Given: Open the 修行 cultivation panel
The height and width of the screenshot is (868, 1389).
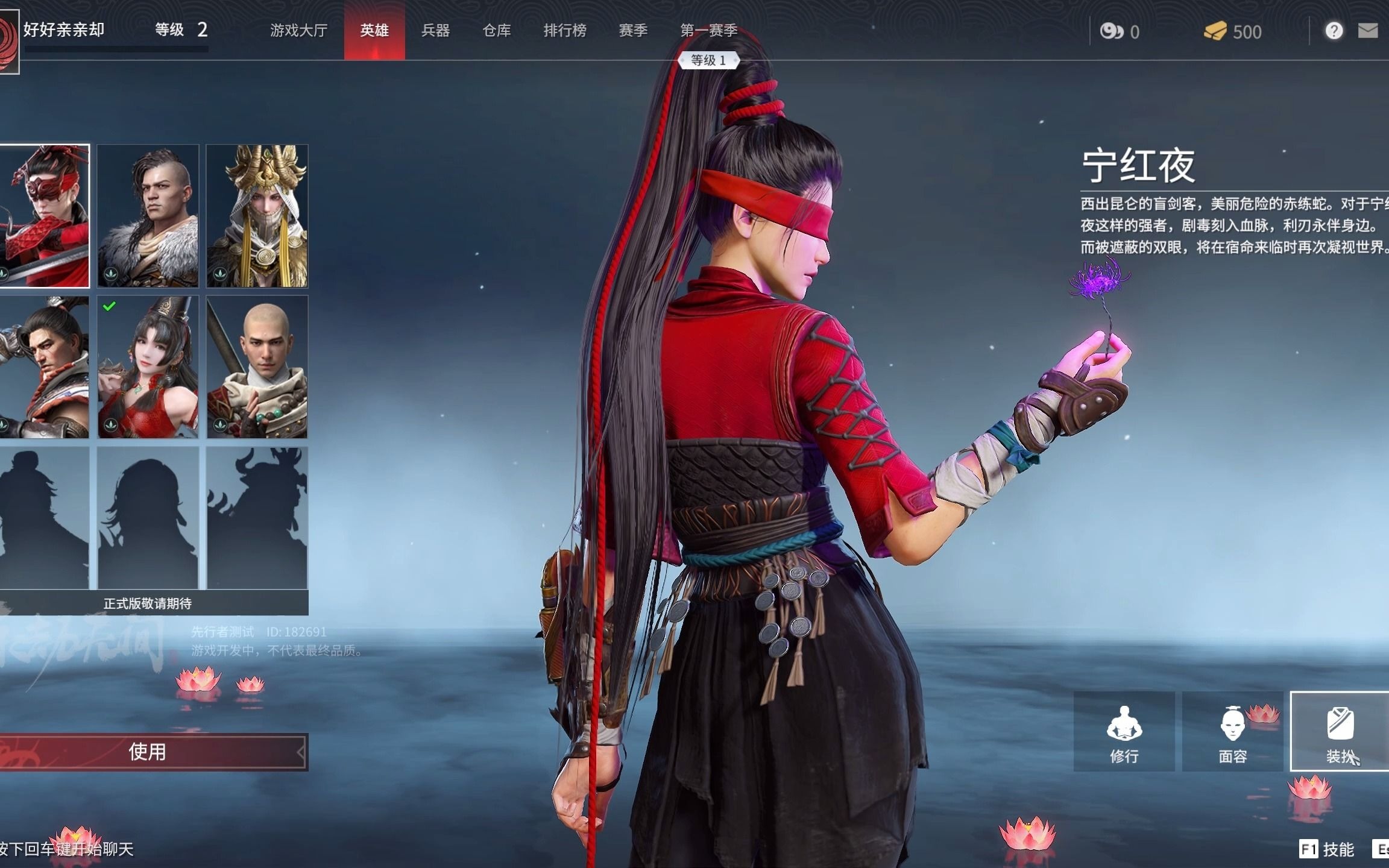Looking at the screenshot, I should pyautogui.click(x=1124, y=731).
